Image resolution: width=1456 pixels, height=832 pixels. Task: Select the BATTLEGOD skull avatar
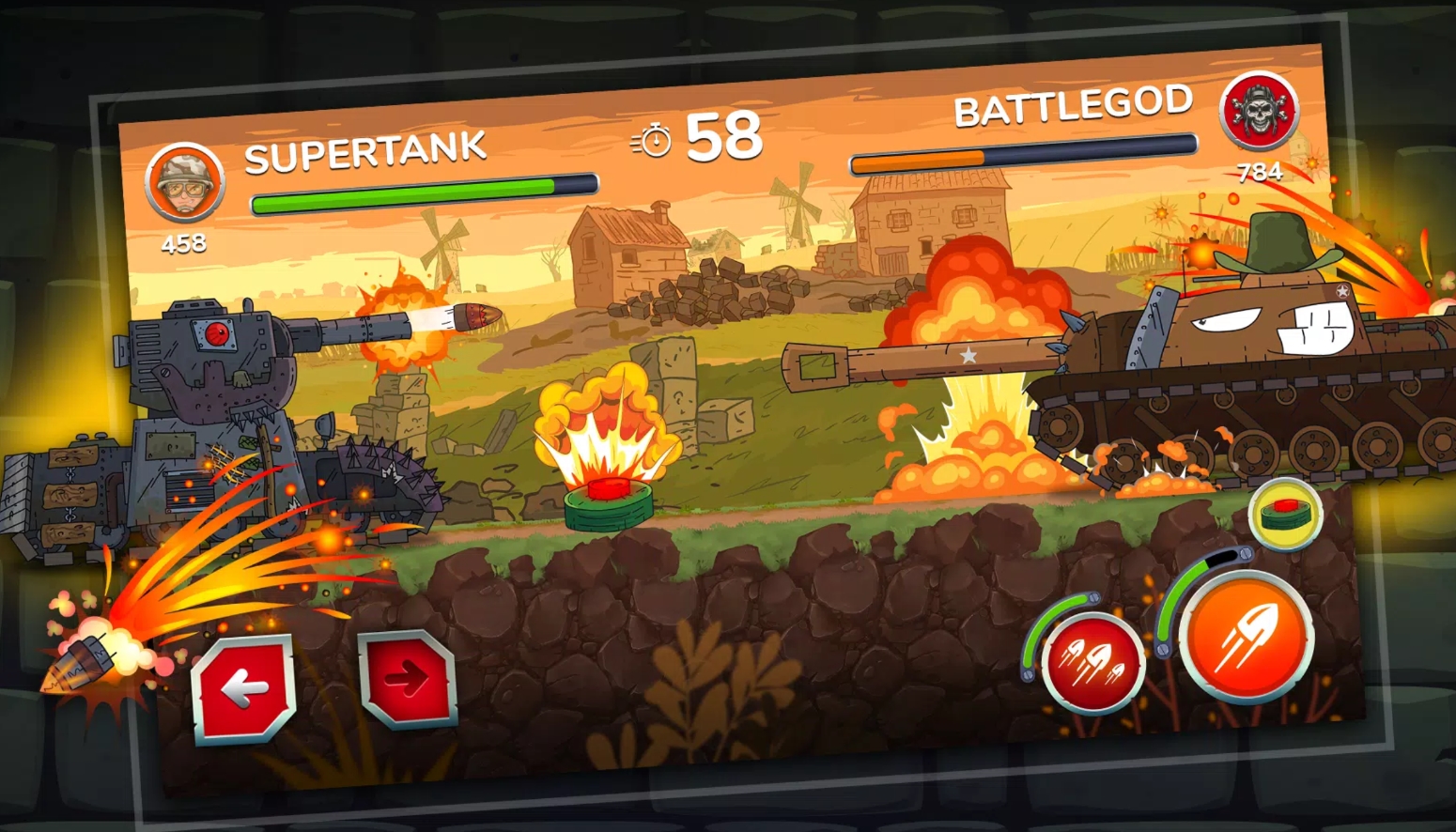coord(1259,111)
